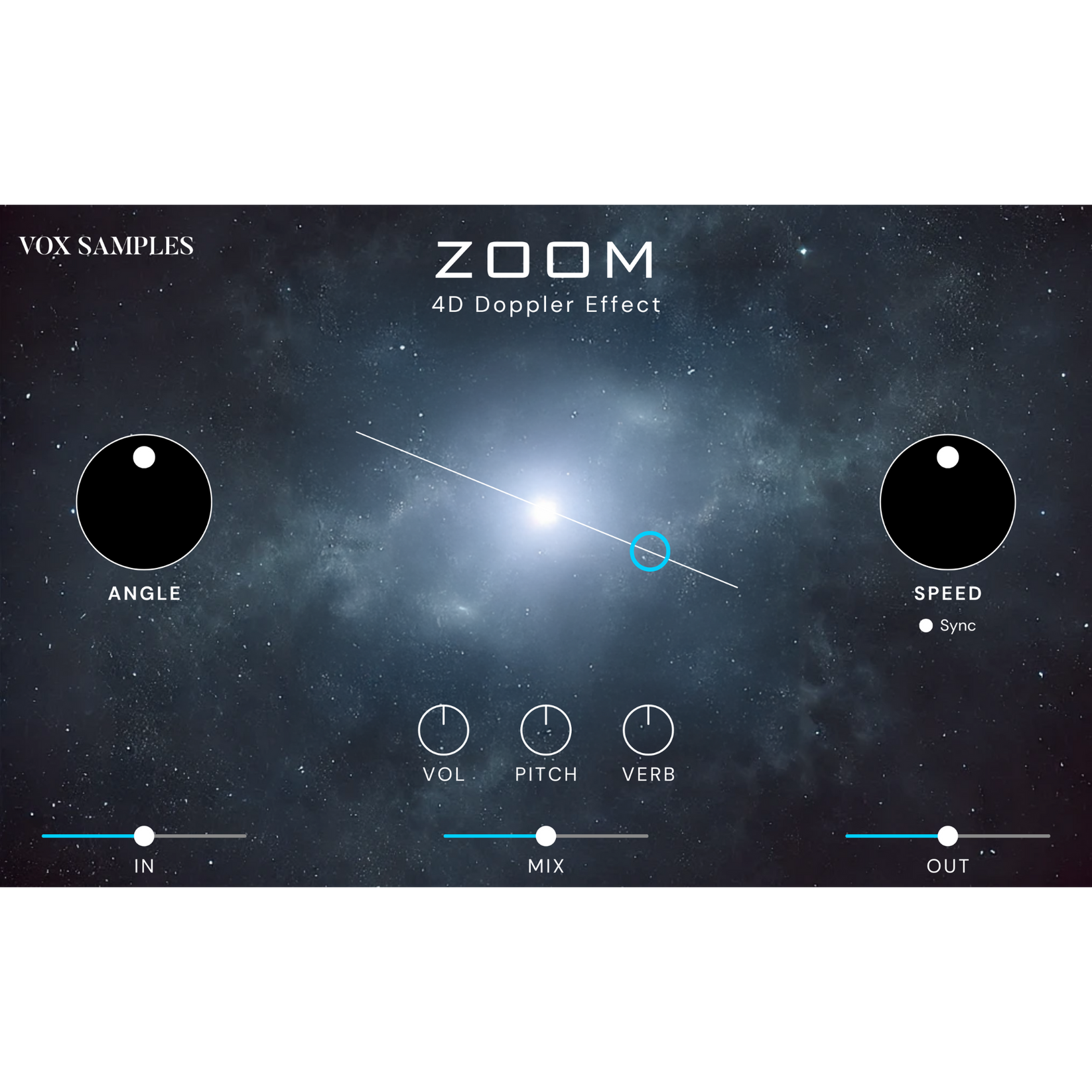Adjust the MIX slider handle
Image resolution: width=1092 pixels, height=1092 pixels.
[x=546, y=837]
